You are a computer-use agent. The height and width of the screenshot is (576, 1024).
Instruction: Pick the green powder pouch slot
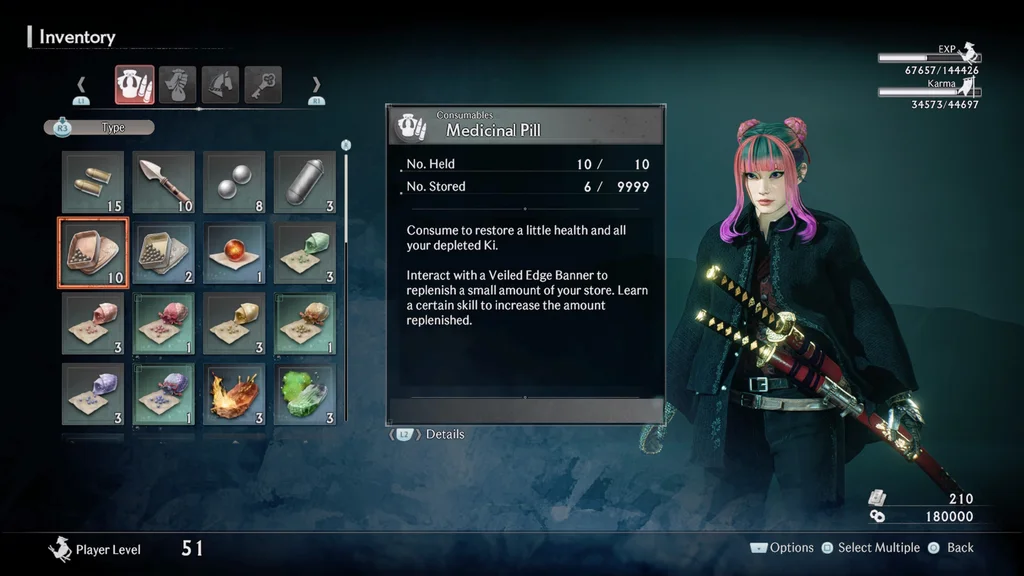click(304, 252)
